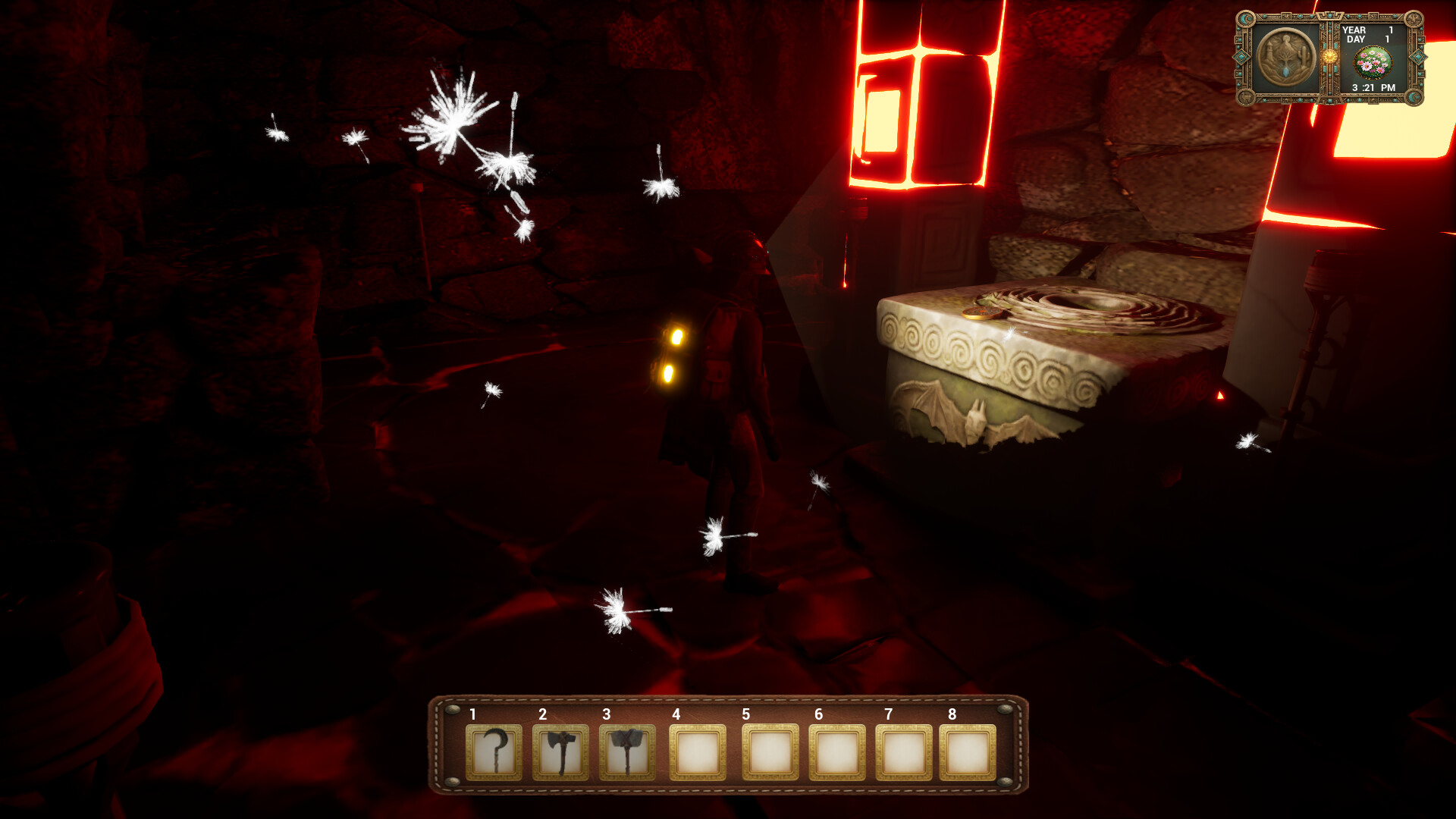Open the flower season icon on the HUD

pos(1373,63)
